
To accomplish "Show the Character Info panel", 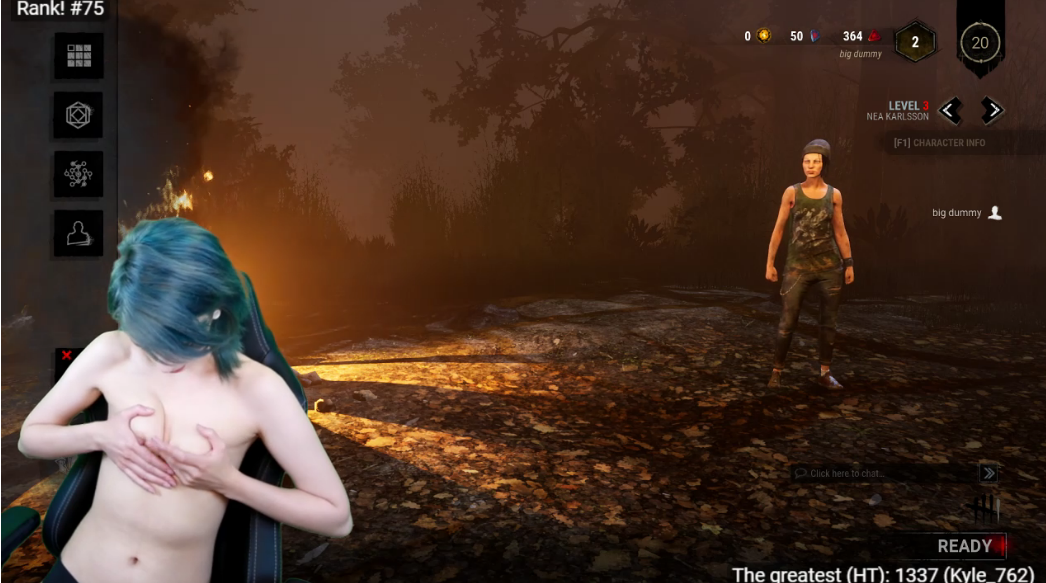I will (x=940, y=143).
